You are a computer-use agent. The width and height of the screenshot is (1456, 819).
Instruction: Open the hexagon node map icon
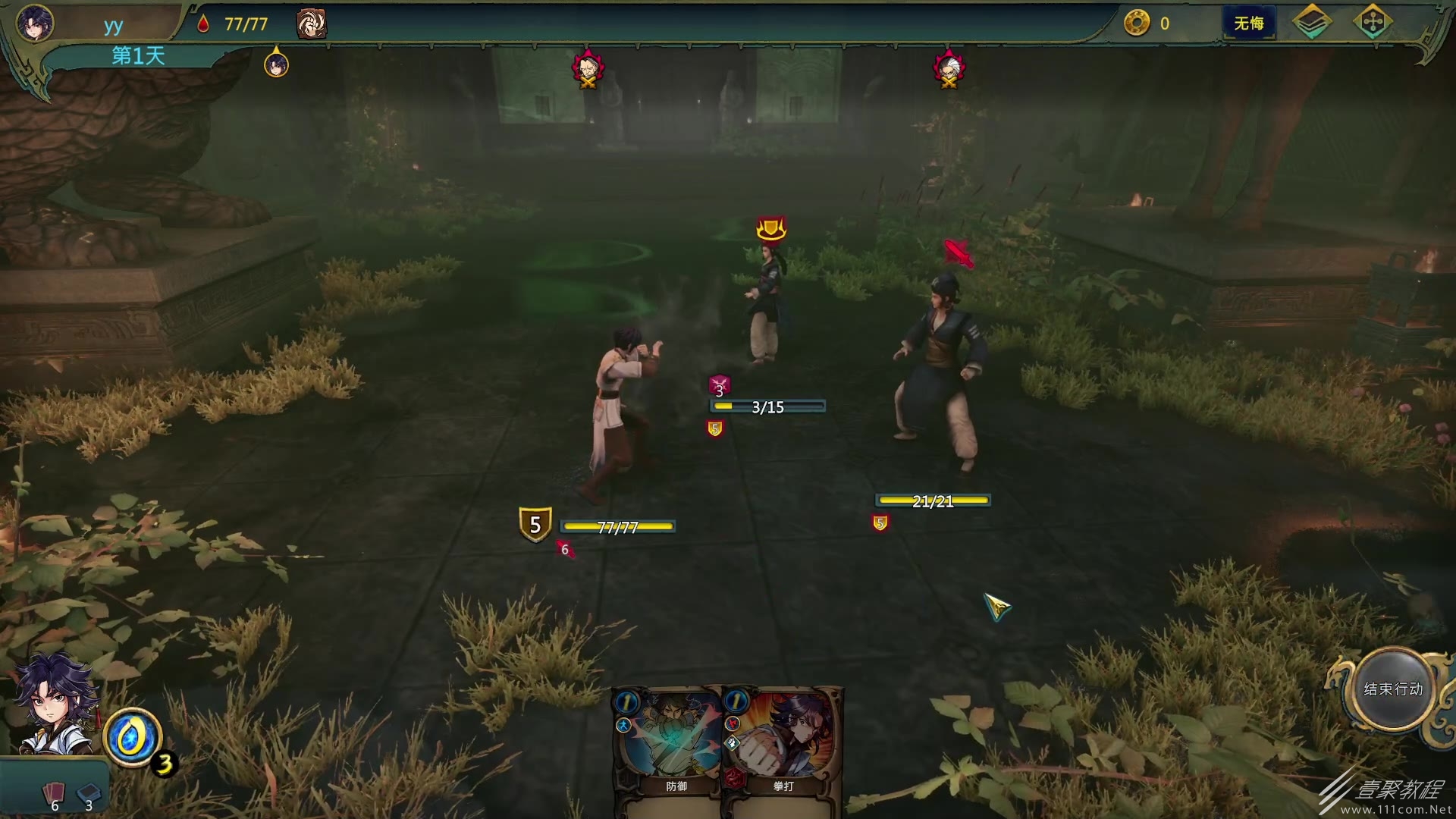[x=1373, y=23]
